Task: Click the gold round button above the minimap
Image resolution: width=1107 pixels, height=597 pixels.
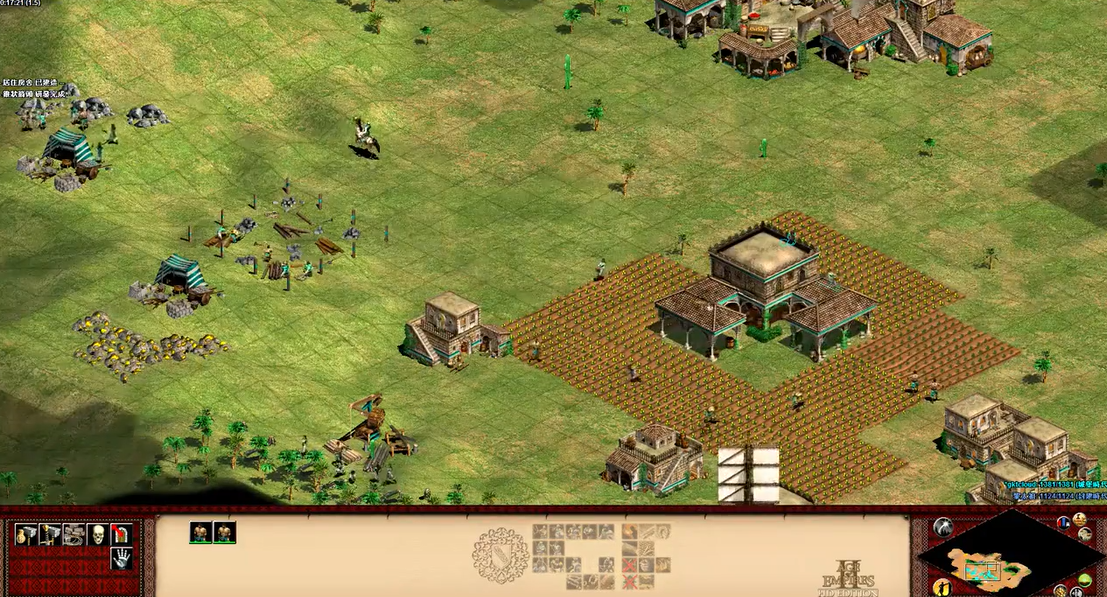Action: tap(1081, 519)
